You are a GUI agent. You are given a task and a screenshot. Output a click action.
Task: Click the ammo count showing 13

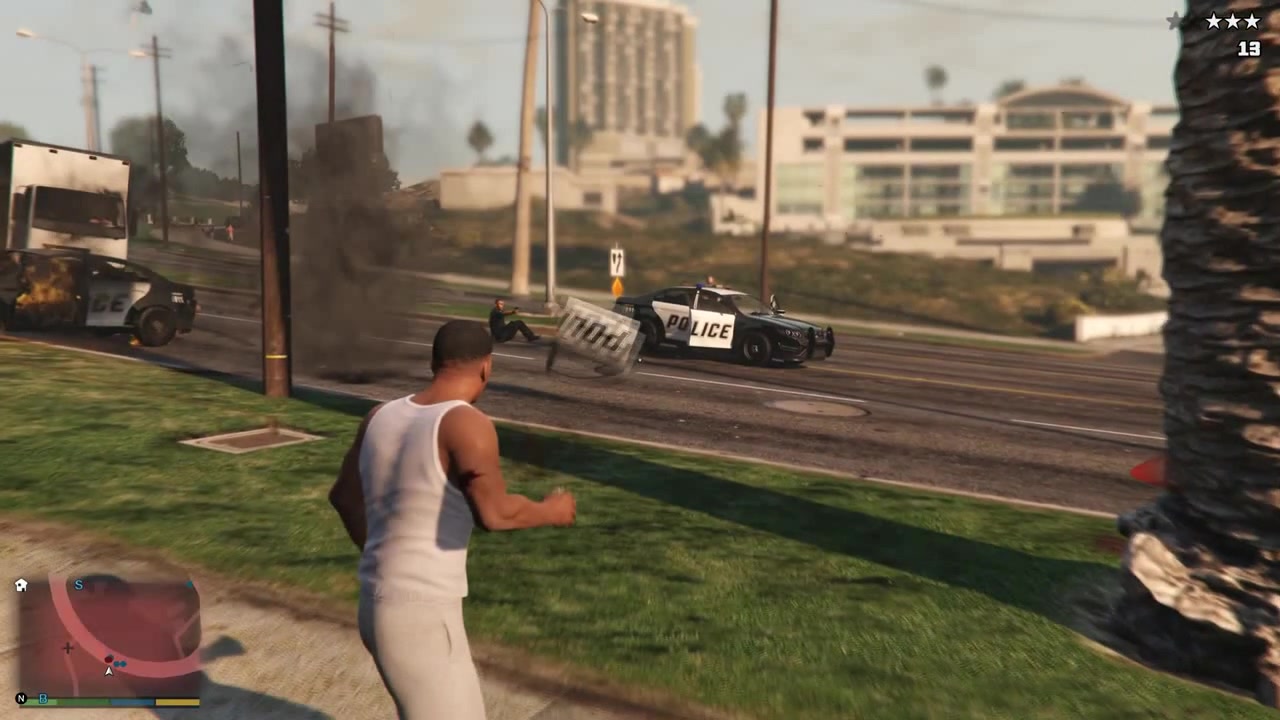click(1249, 48)
